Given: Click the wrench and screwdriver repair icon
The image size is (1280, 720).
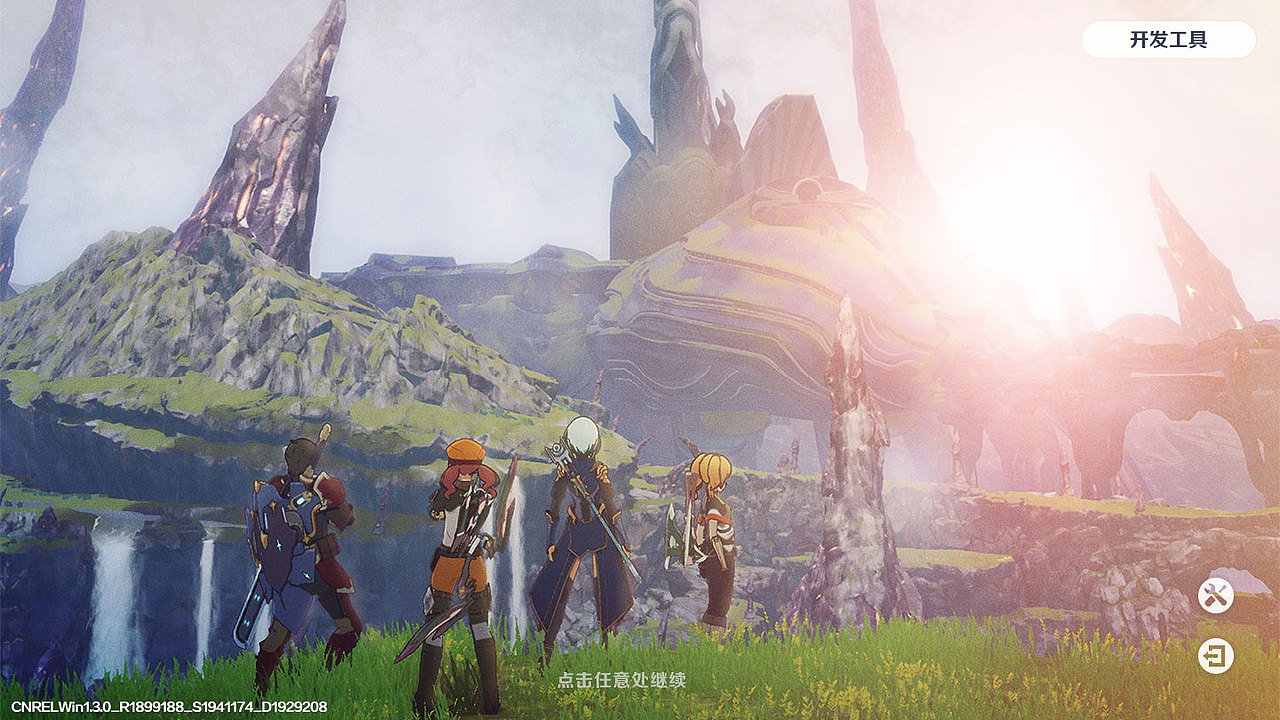Looking at the screenshot, I should tap(1216, 596).
